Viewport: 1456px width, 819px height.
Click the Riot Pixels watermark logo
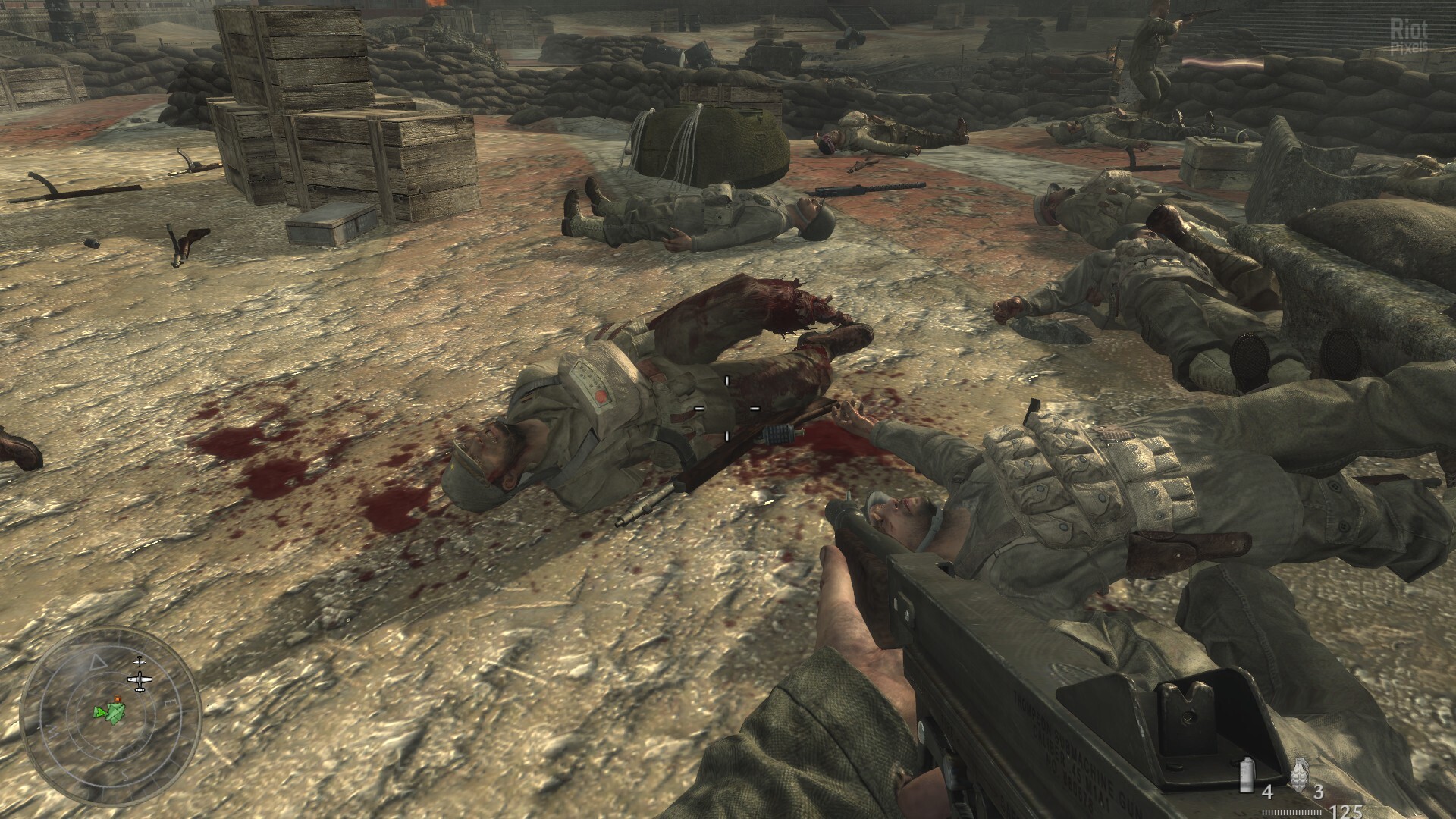tap(1408, 36)
